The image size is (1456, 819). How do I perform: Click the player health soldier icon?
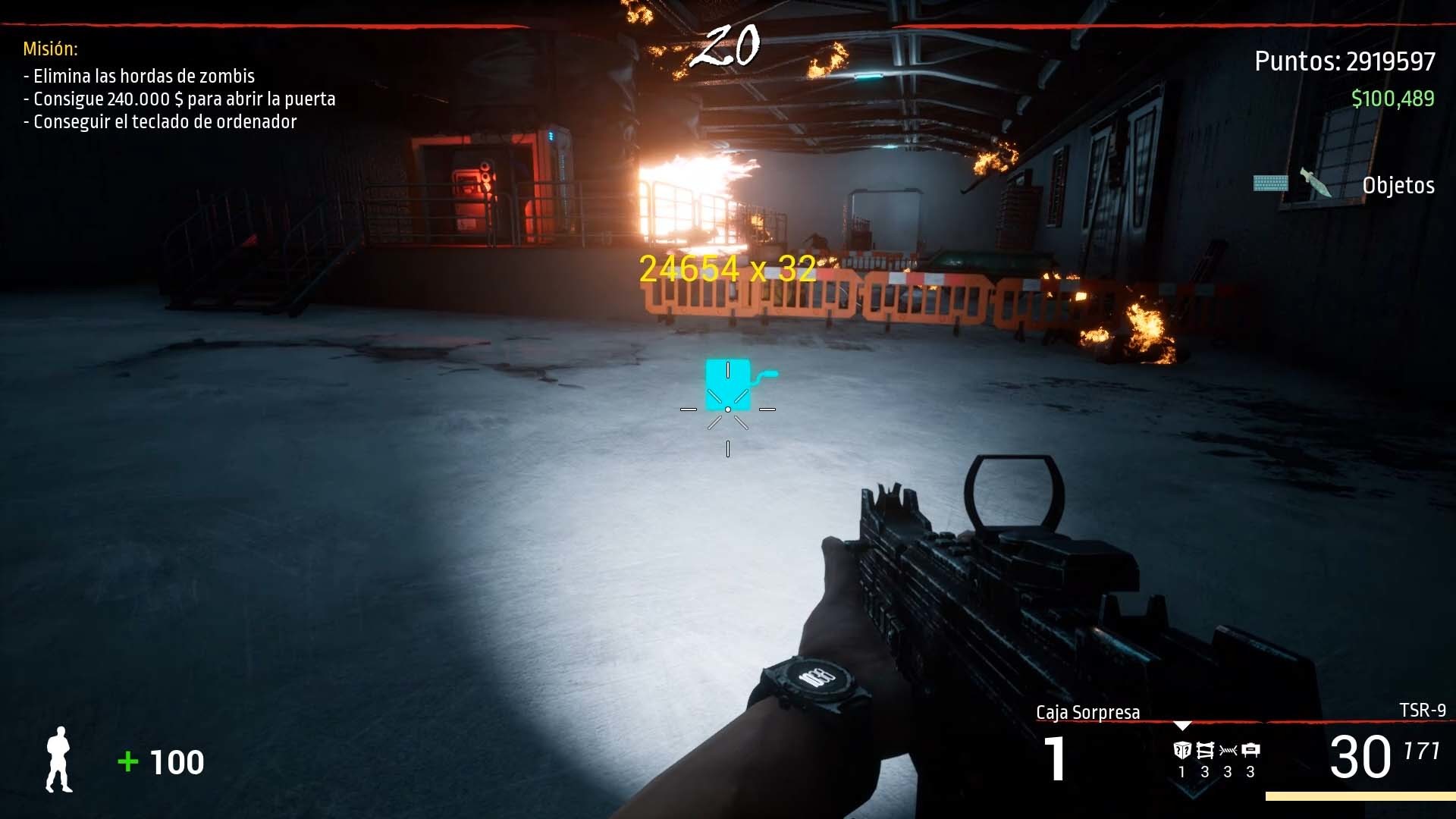pyautogui.click(x=61, y=761)
